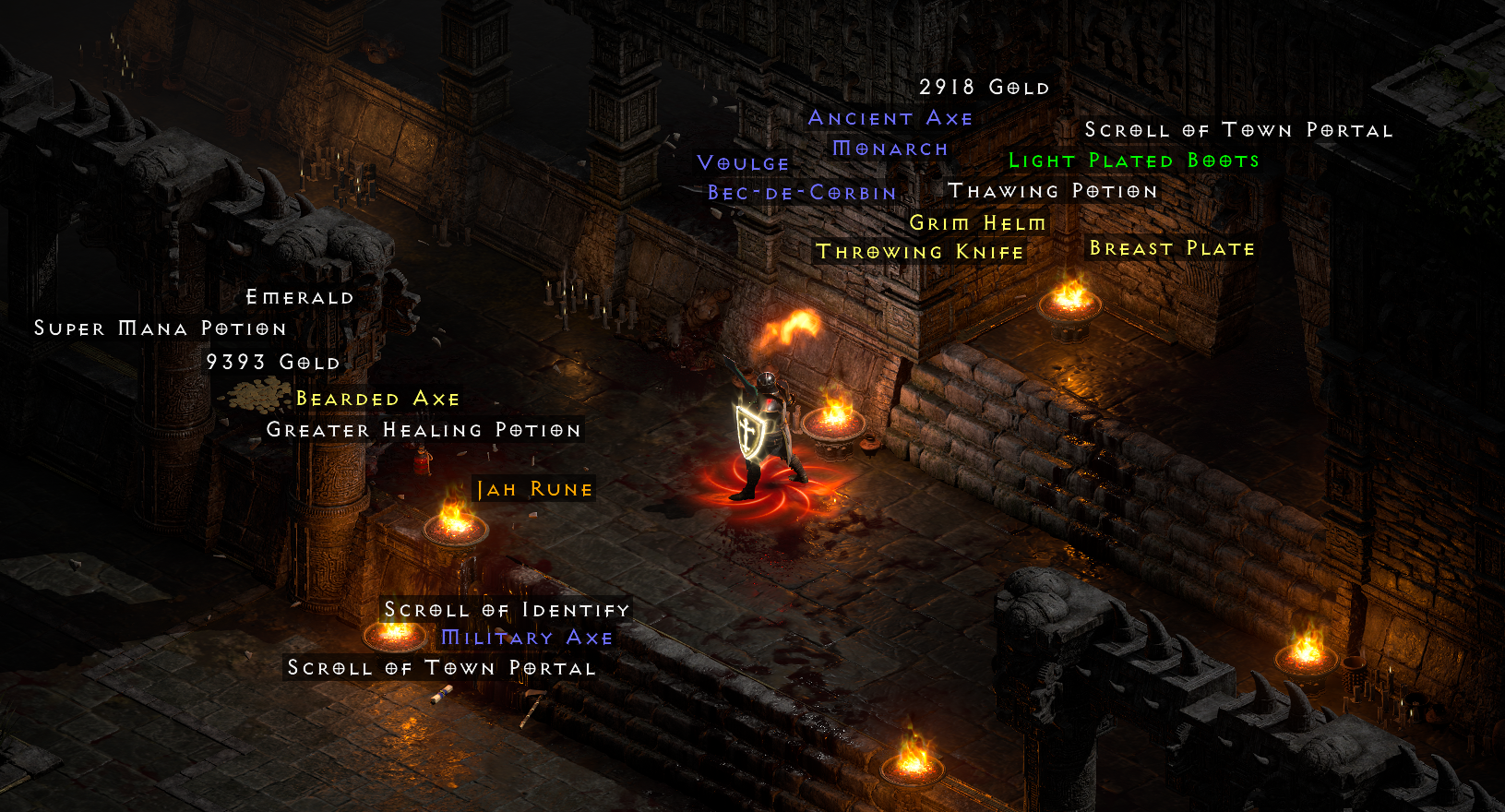Collect the Greater Healing Potion
The width and height of the screenshot is (1505, 812).
coord(423,430)
